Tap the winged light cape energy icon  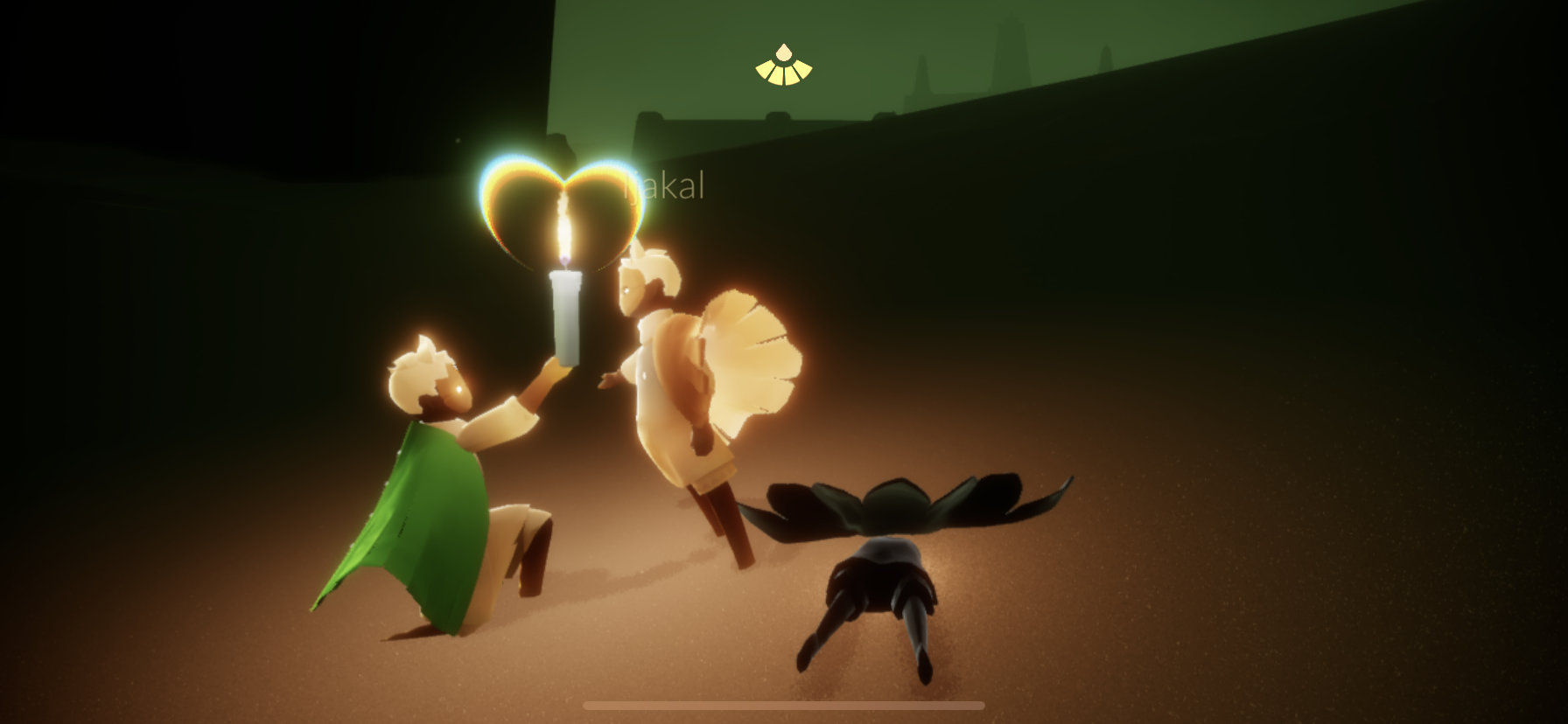pos(783,66)
